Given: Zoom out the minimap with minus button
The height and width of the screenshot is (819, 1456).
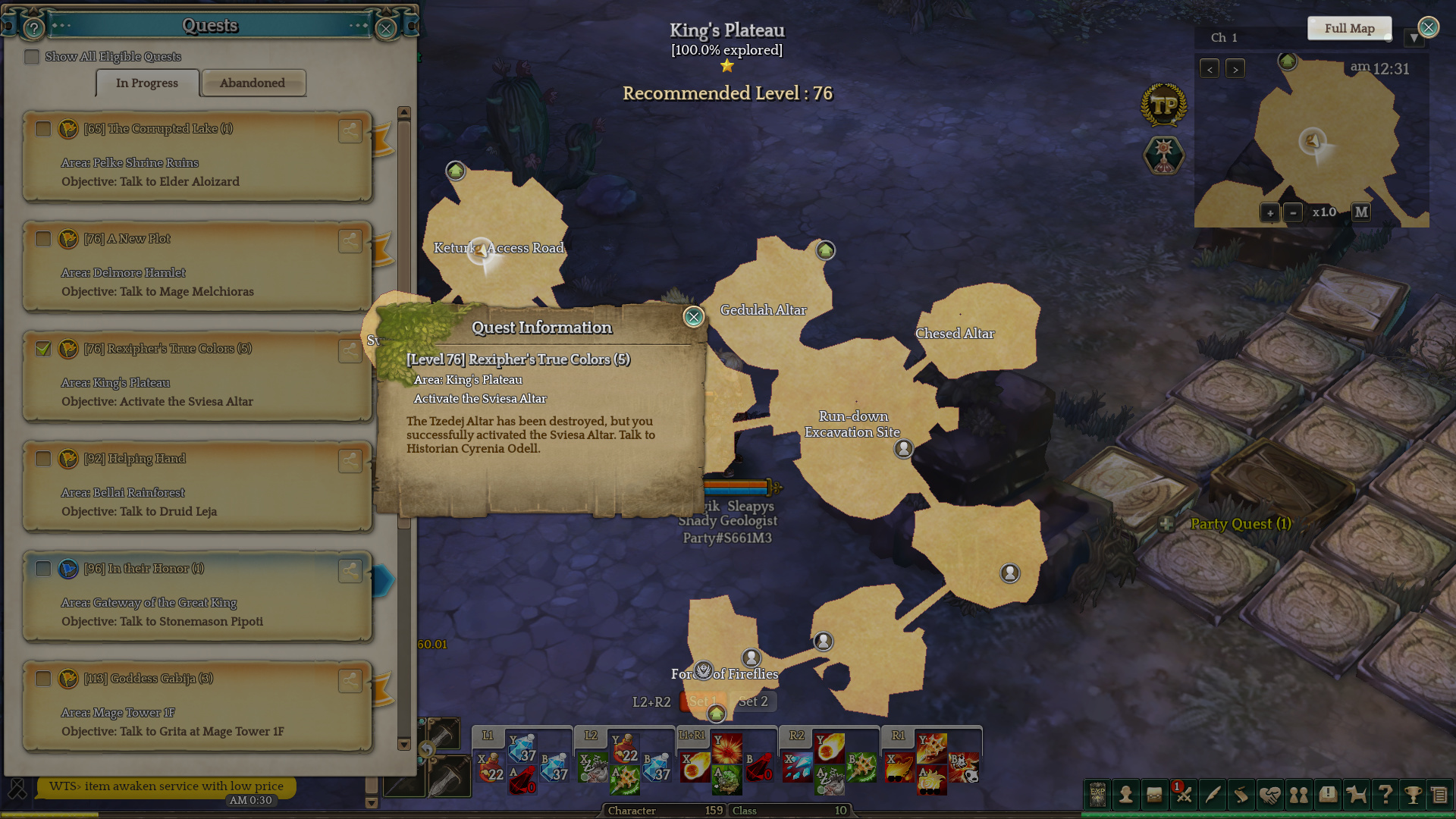Looking at the screenshot, I should coord(1294,213).
